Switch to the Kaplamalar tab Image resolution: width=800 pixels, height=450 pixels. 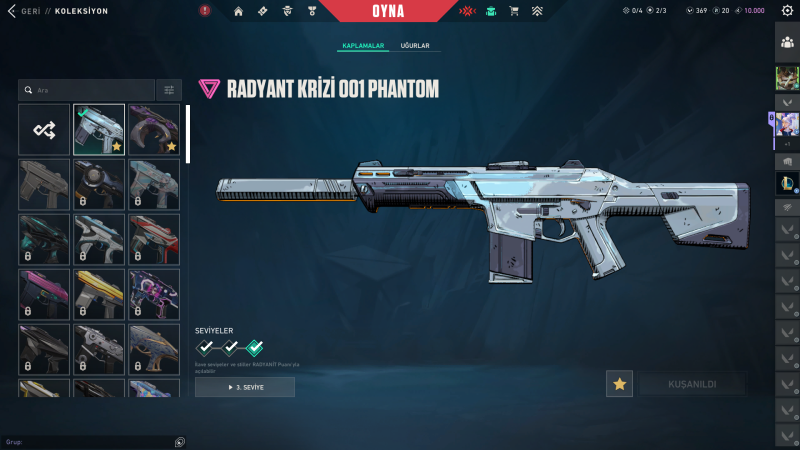tap(363, 46)
